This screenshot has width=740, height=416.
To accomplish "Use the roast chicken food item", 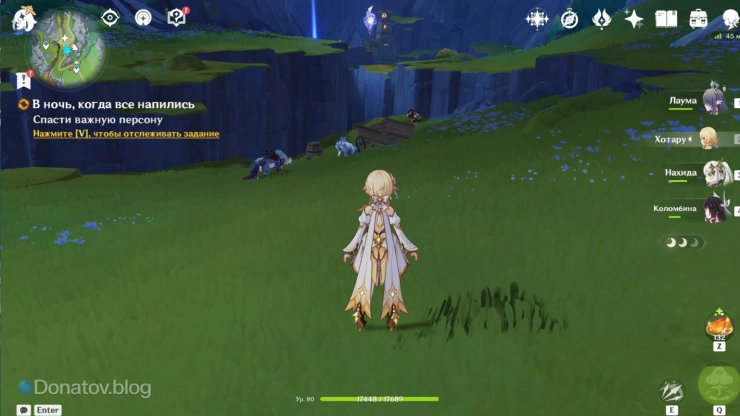I will [x=718, y=324].
